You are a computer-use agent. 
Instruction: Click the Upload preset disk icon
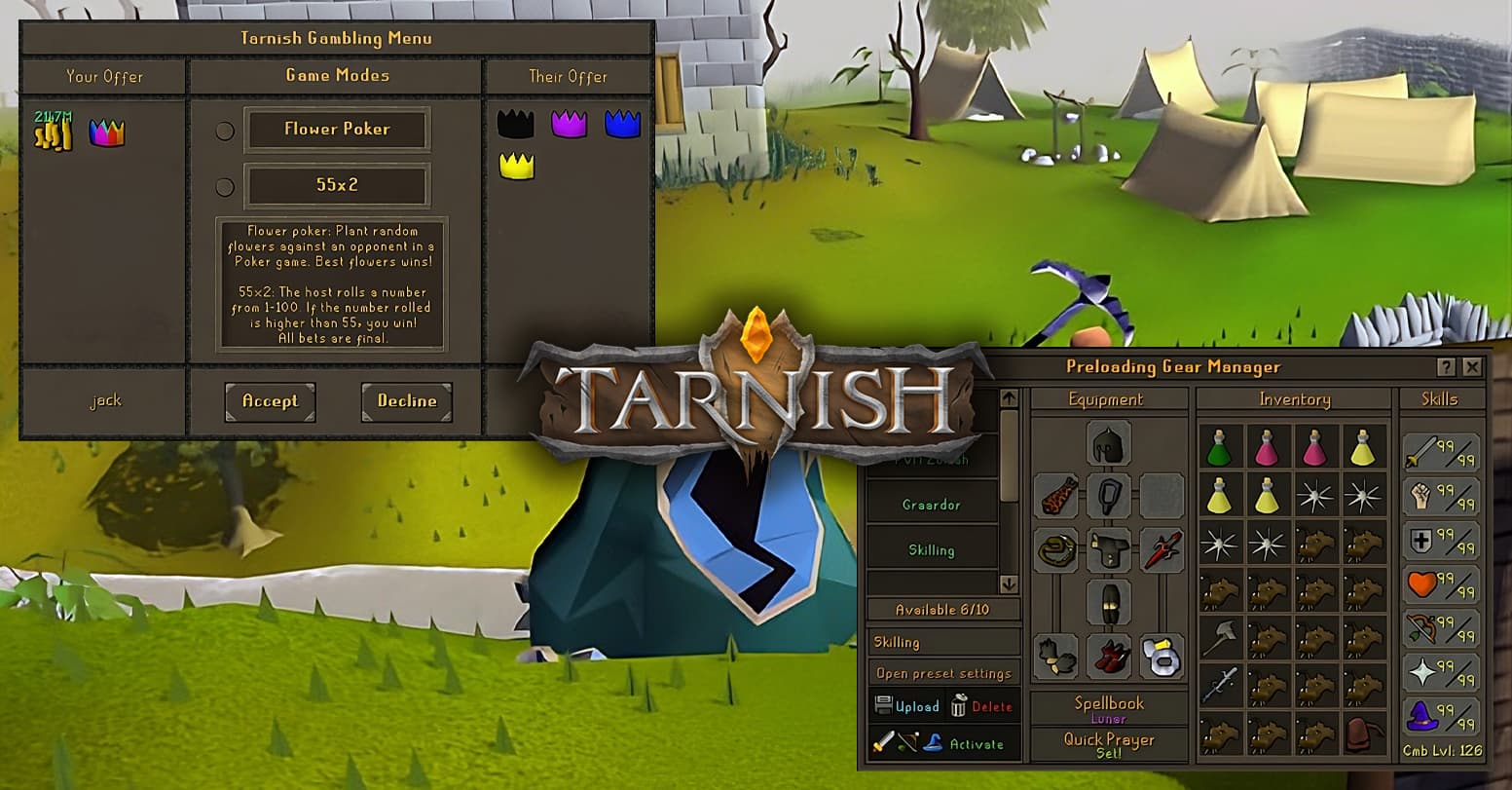pyautogui.click(x=885, y=706)
